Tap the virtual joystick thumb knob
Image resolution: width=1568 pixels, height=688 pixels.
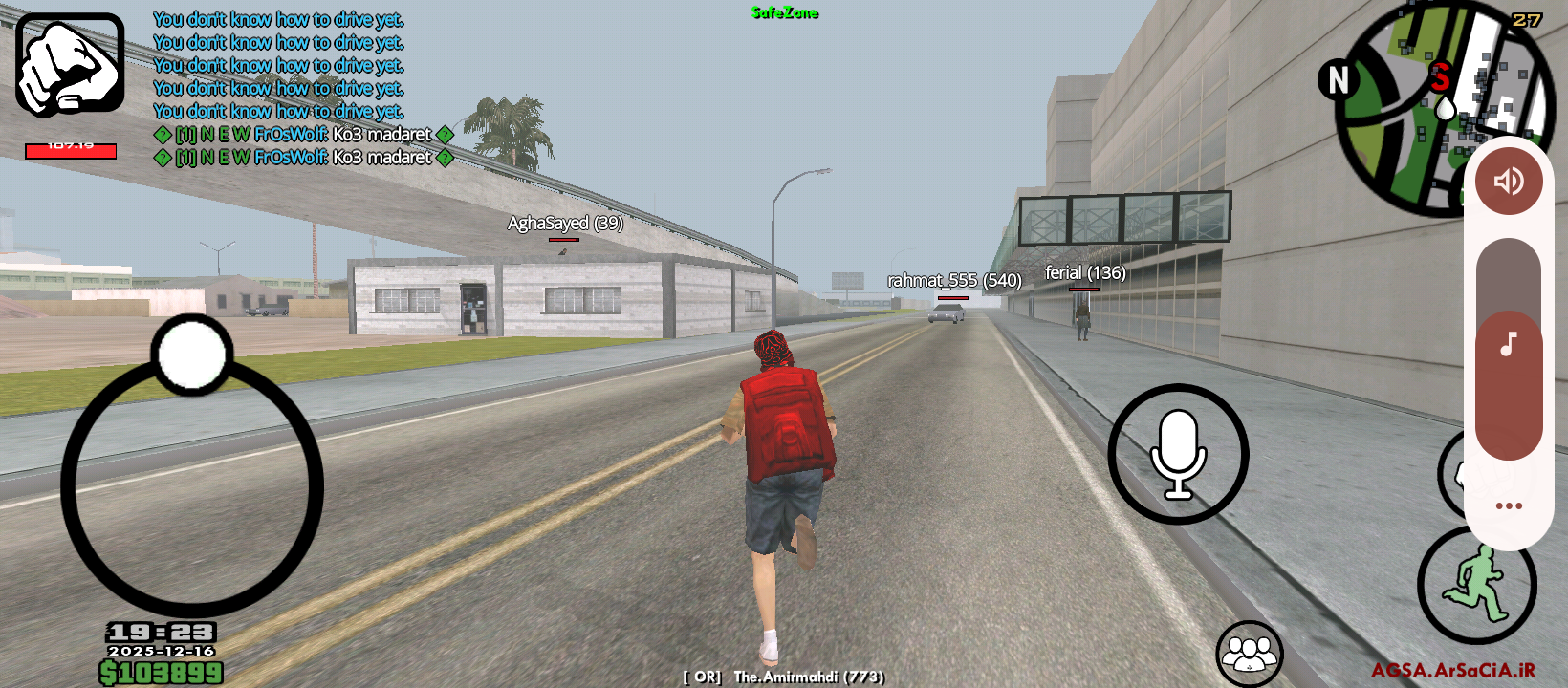point(192,354)
